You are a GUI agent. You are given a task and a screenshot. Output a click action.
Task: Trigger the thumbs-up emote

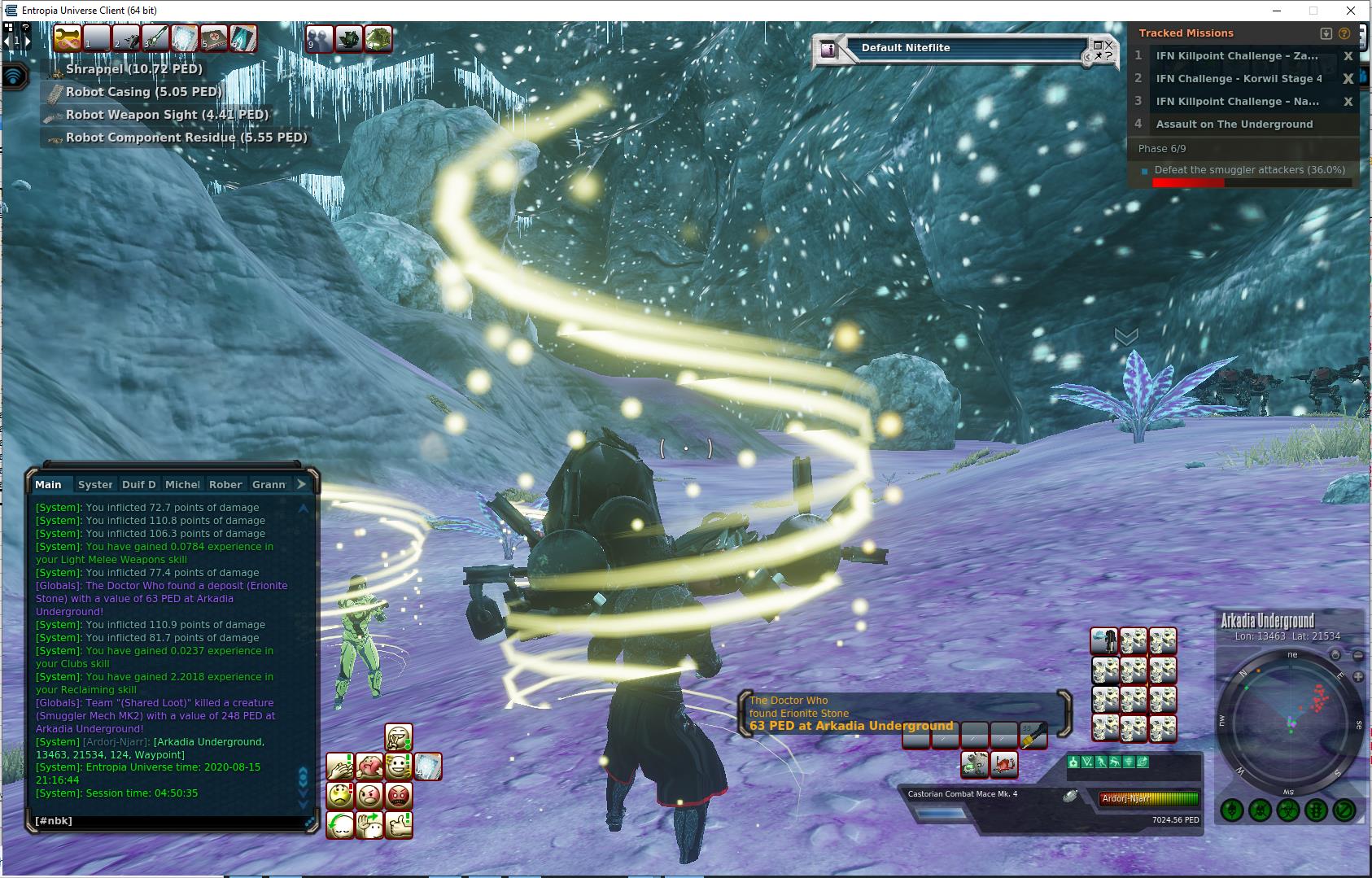click(399, 825)
